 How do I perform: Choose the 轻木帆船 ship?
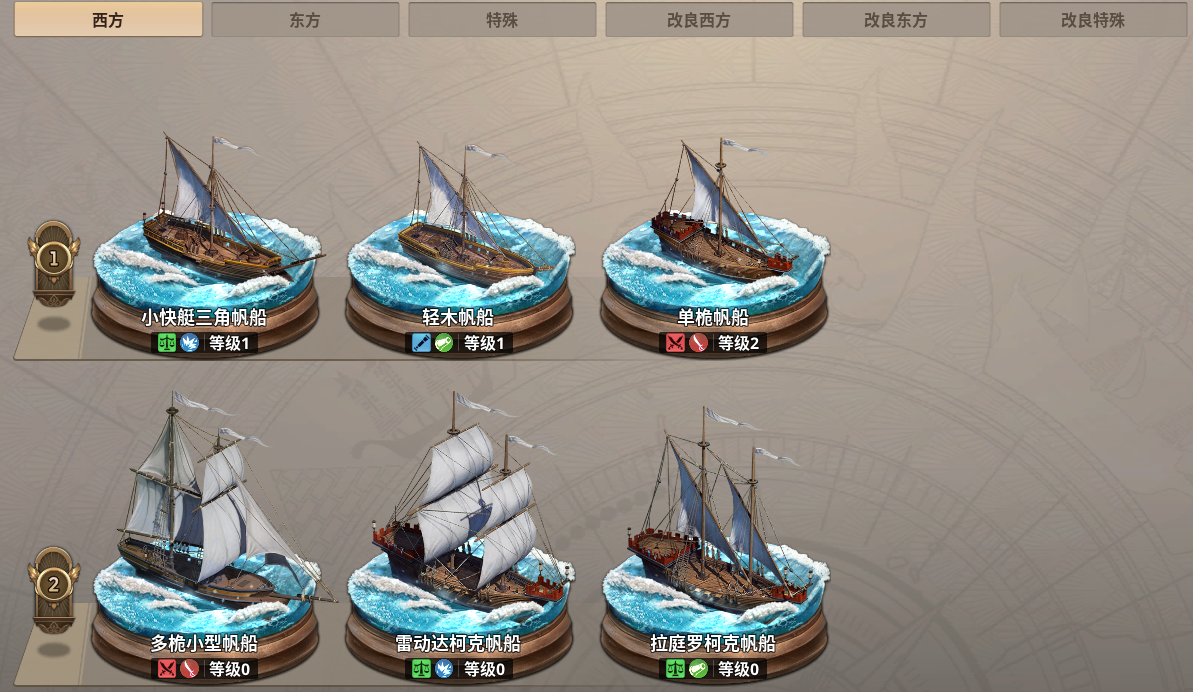[x=459, y=240]
